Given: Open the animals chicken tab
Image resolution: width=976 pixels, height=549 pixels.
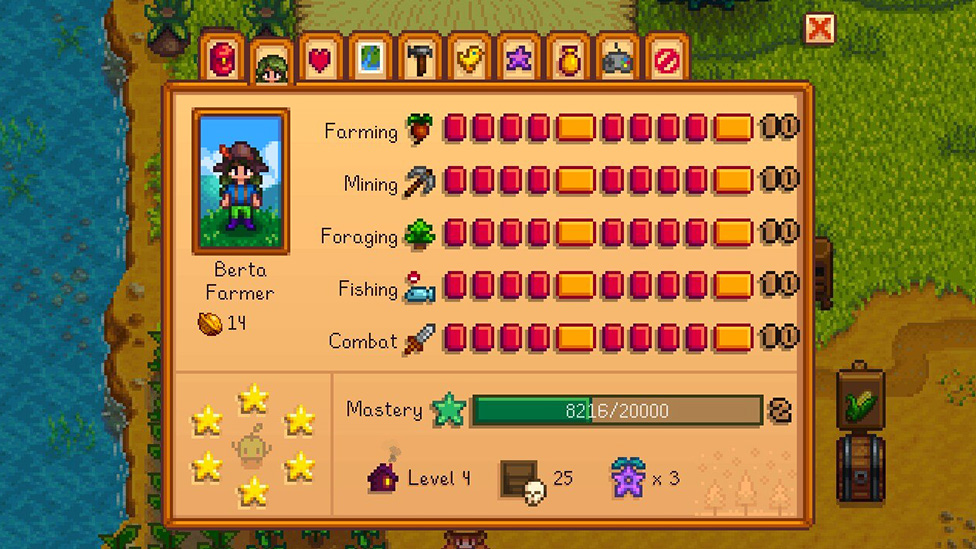Looking at the screenshot, I should pyautogui.click(x=468, y=60).
